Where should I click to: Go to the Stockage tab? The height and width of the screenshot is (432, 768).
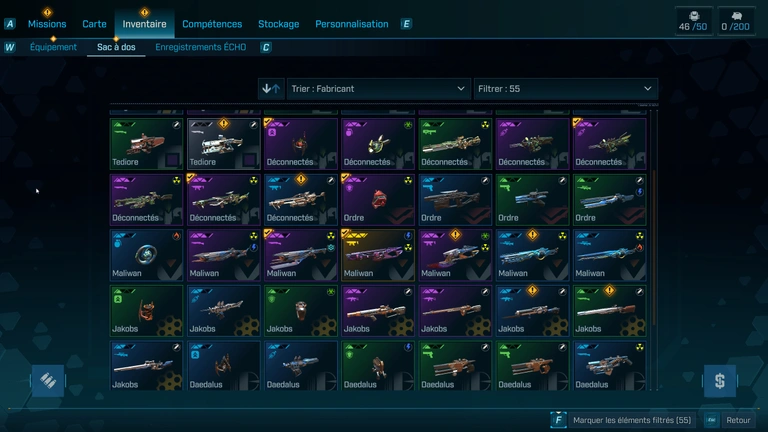tap(278, 24)
